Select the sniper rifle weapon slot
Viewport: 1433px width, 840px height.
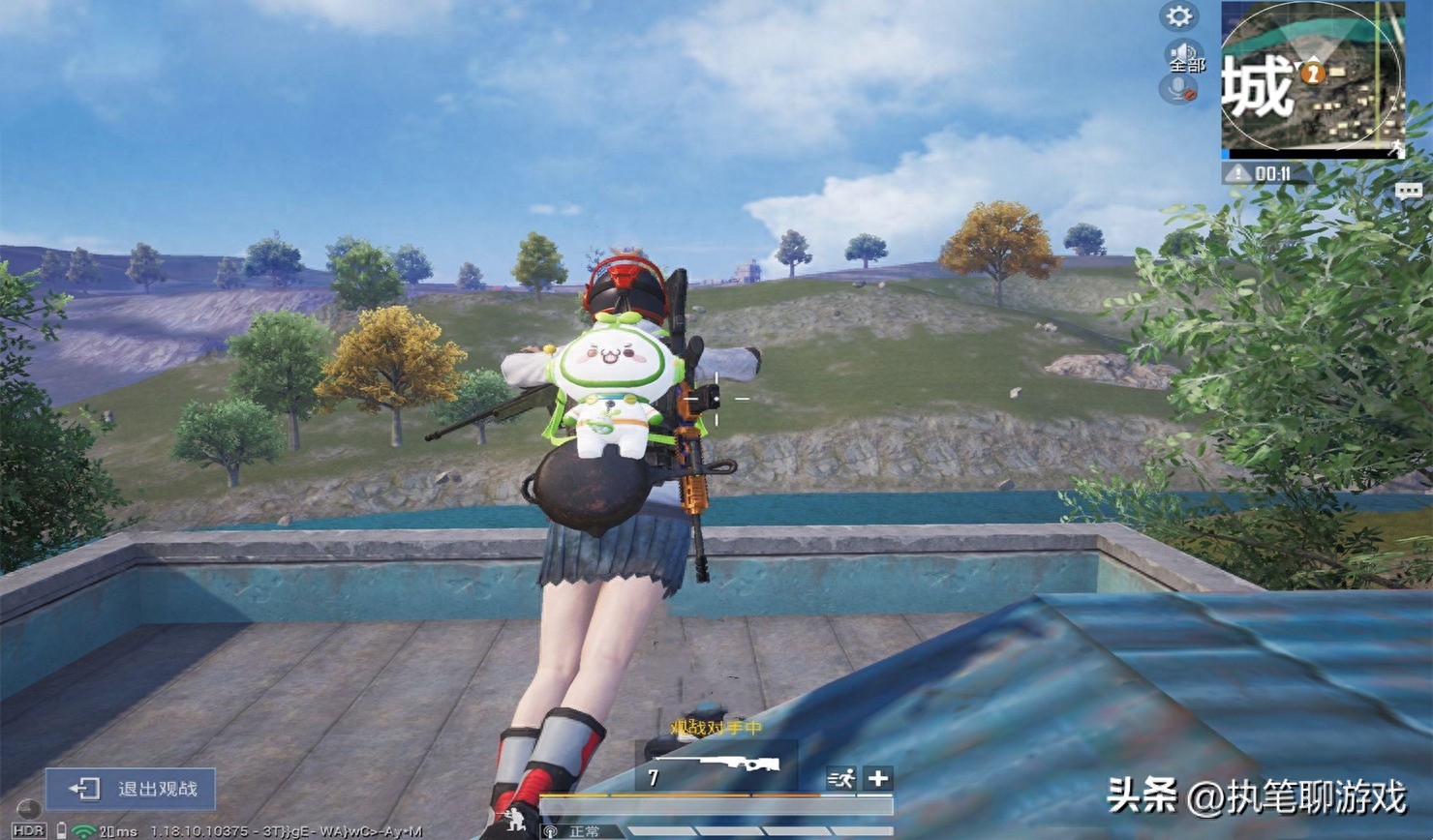coord(716,771)
